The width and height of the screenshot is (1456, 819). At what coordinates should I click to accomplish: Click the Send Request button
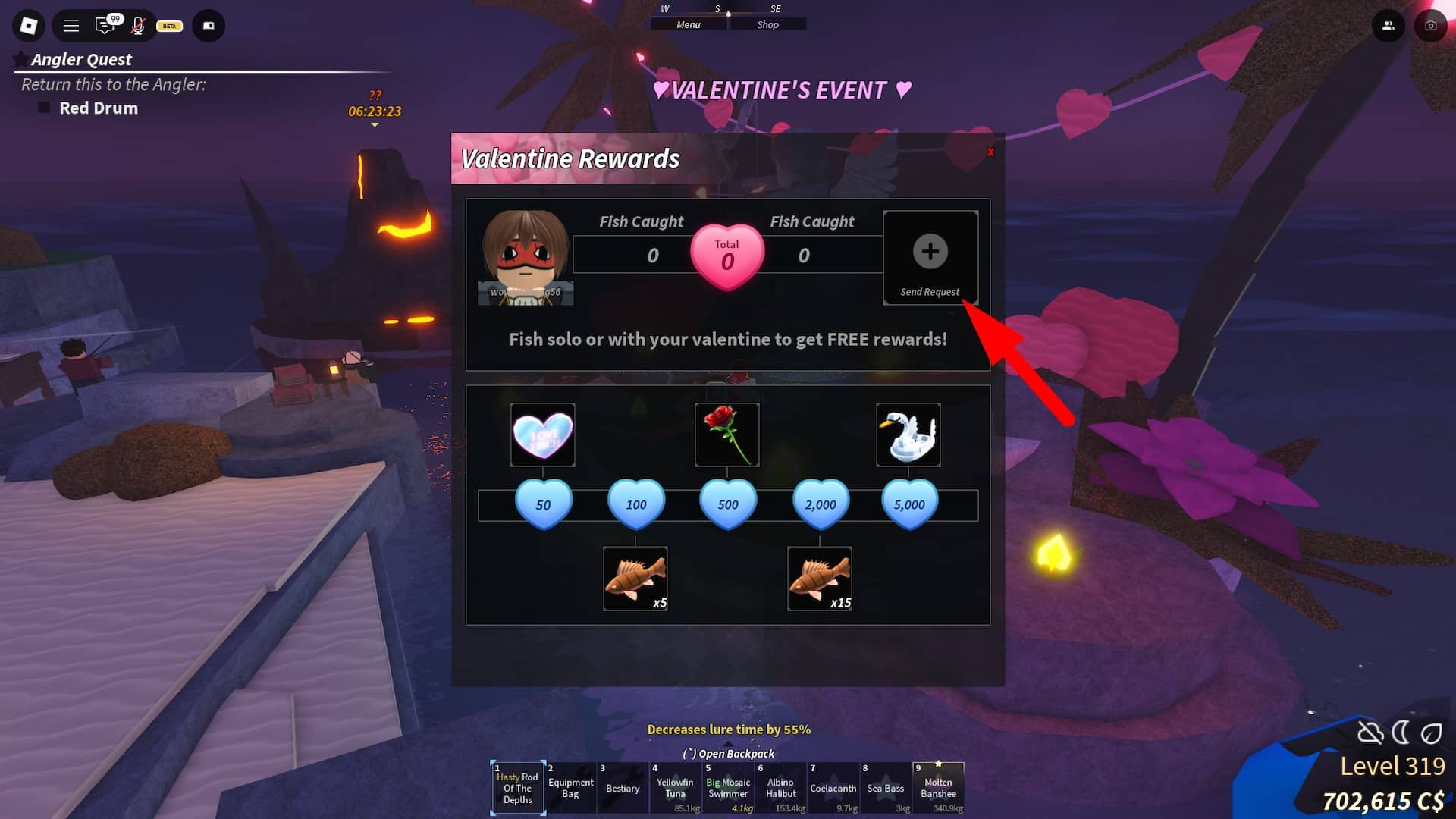tap(930, 256)
